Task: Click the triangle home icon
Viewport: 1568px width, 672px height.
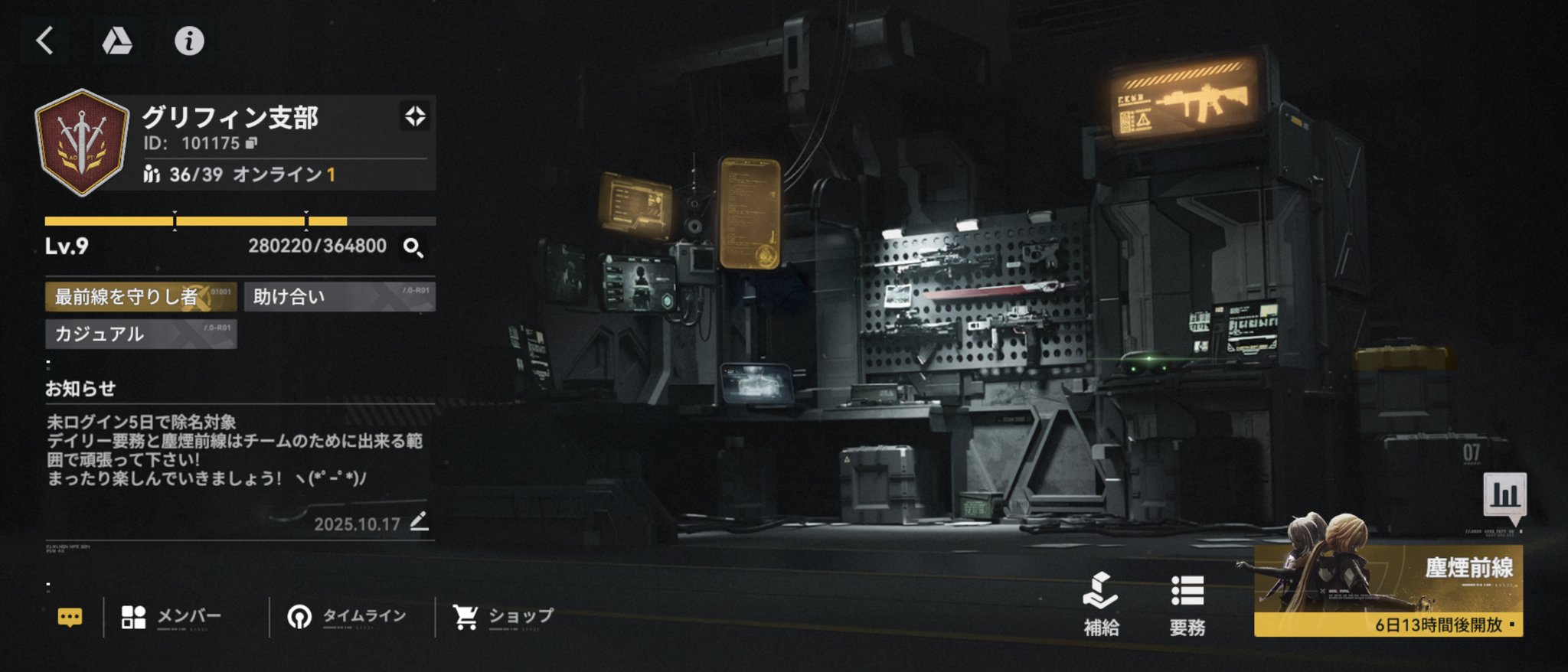Action: pyautogui.click(x=116, y=41)
